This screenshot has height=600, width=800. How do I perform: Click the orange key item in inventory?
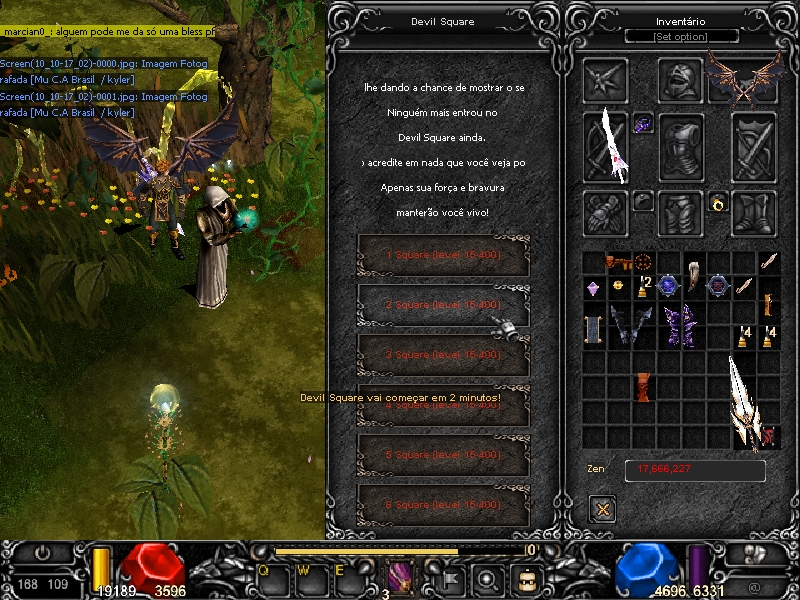[x=619, y=263]
